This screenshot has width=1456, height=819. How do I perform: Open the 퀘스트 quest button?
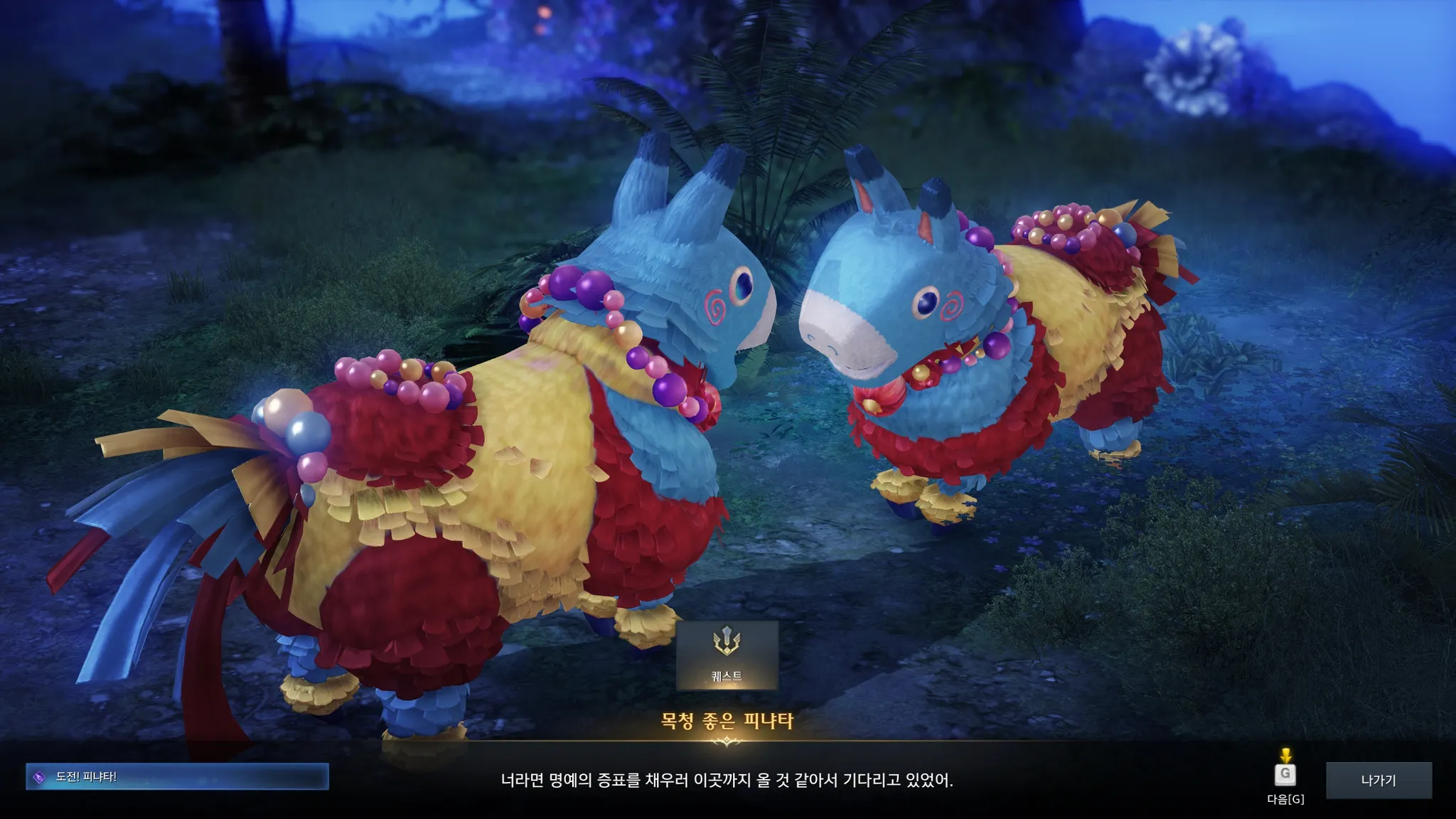pyautogui.click(x=727, y=655)
